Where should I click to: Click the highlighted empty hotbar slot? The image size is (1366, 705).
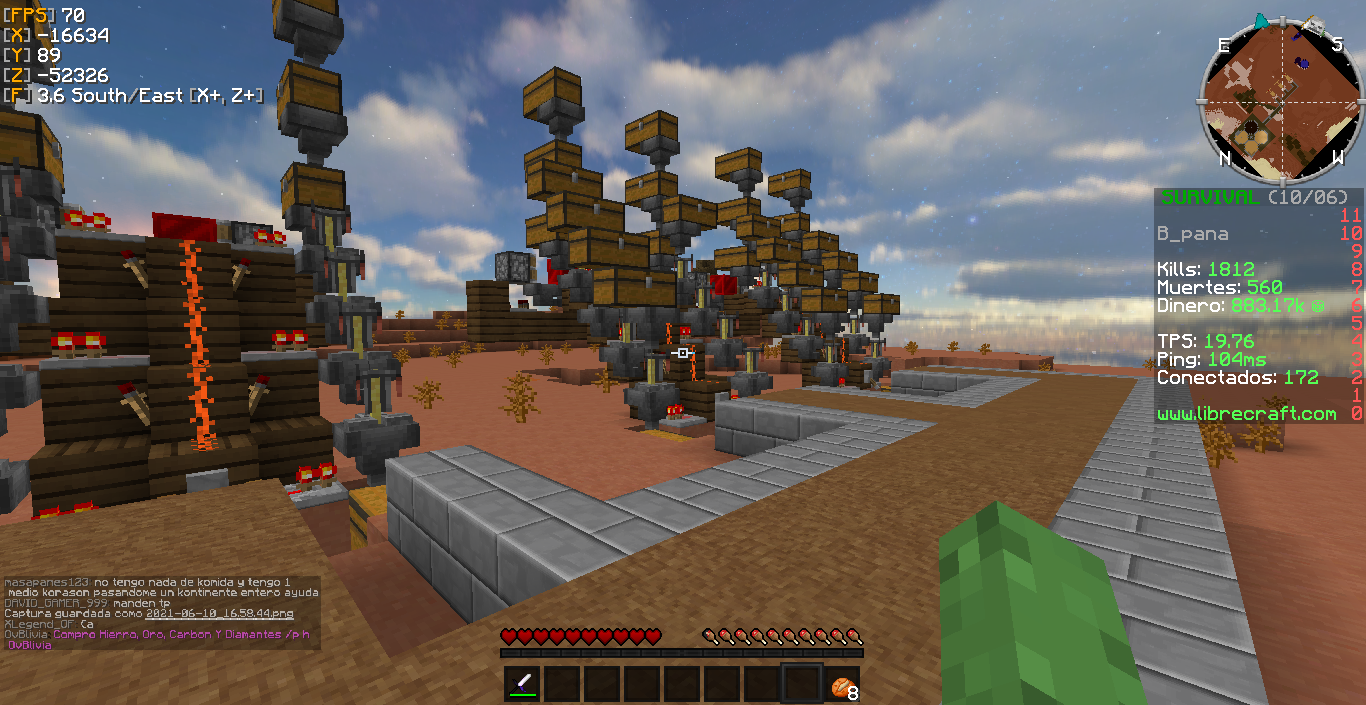802,684
